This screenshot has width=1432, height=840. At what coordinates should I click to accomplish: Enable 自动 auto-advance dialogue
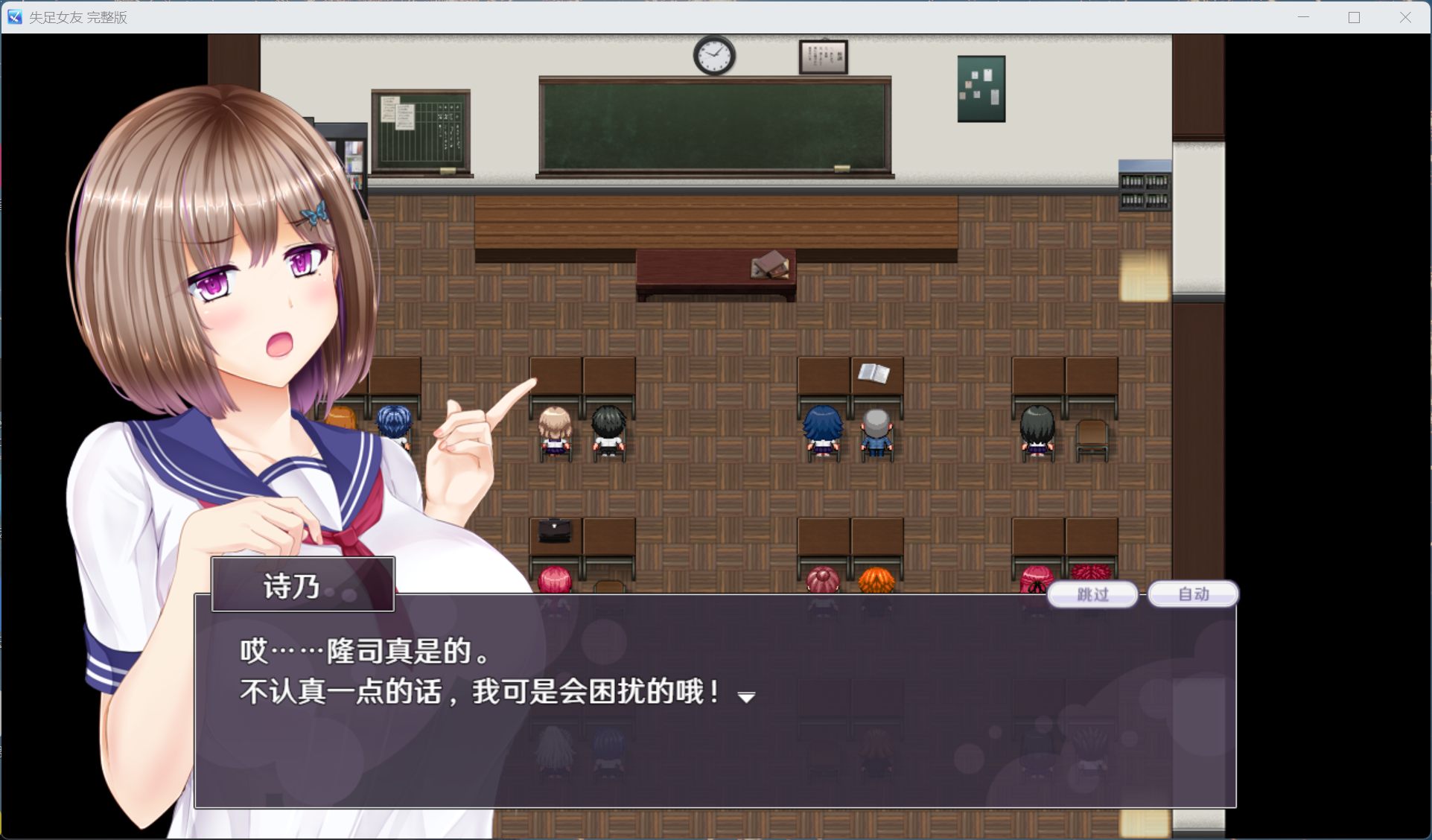point(1193,594)
